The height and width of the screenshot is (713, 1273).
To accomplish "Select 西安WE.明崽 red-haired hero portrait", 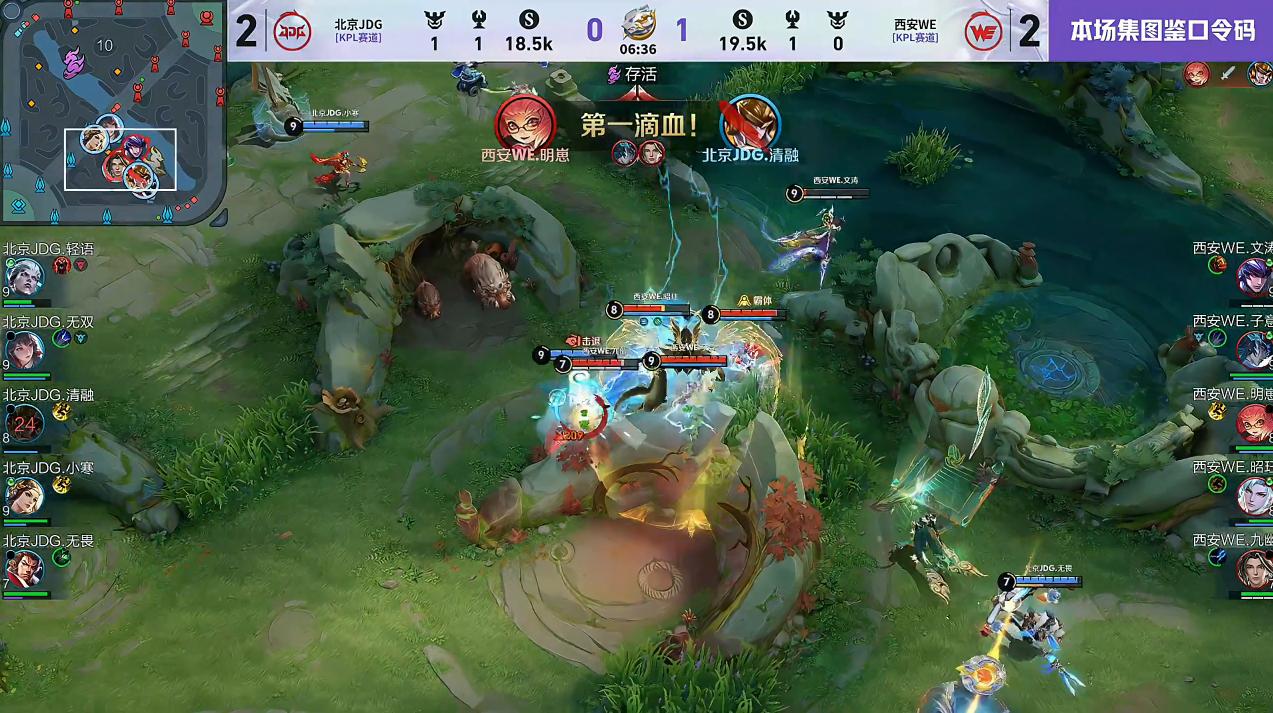I will [1253, 423].
